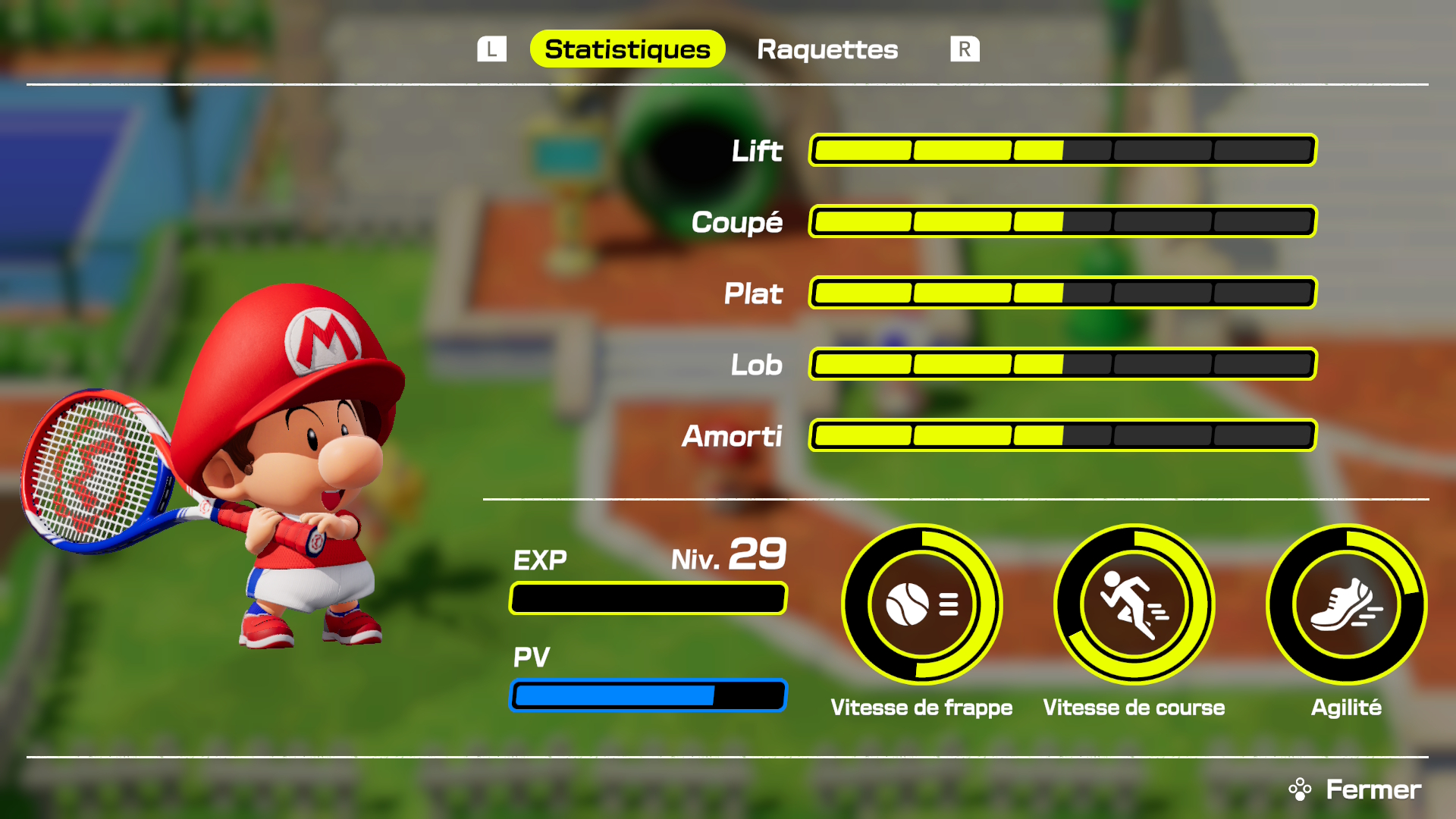
Task: Select the Statistiques tab
Action: [627, 49]
